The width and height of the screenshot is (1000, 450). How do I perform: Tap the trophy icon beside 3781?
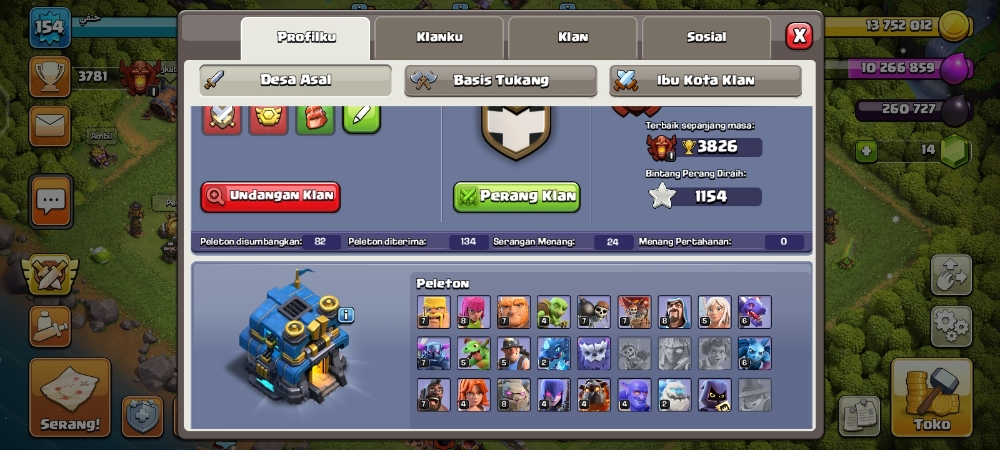[49, 76]
